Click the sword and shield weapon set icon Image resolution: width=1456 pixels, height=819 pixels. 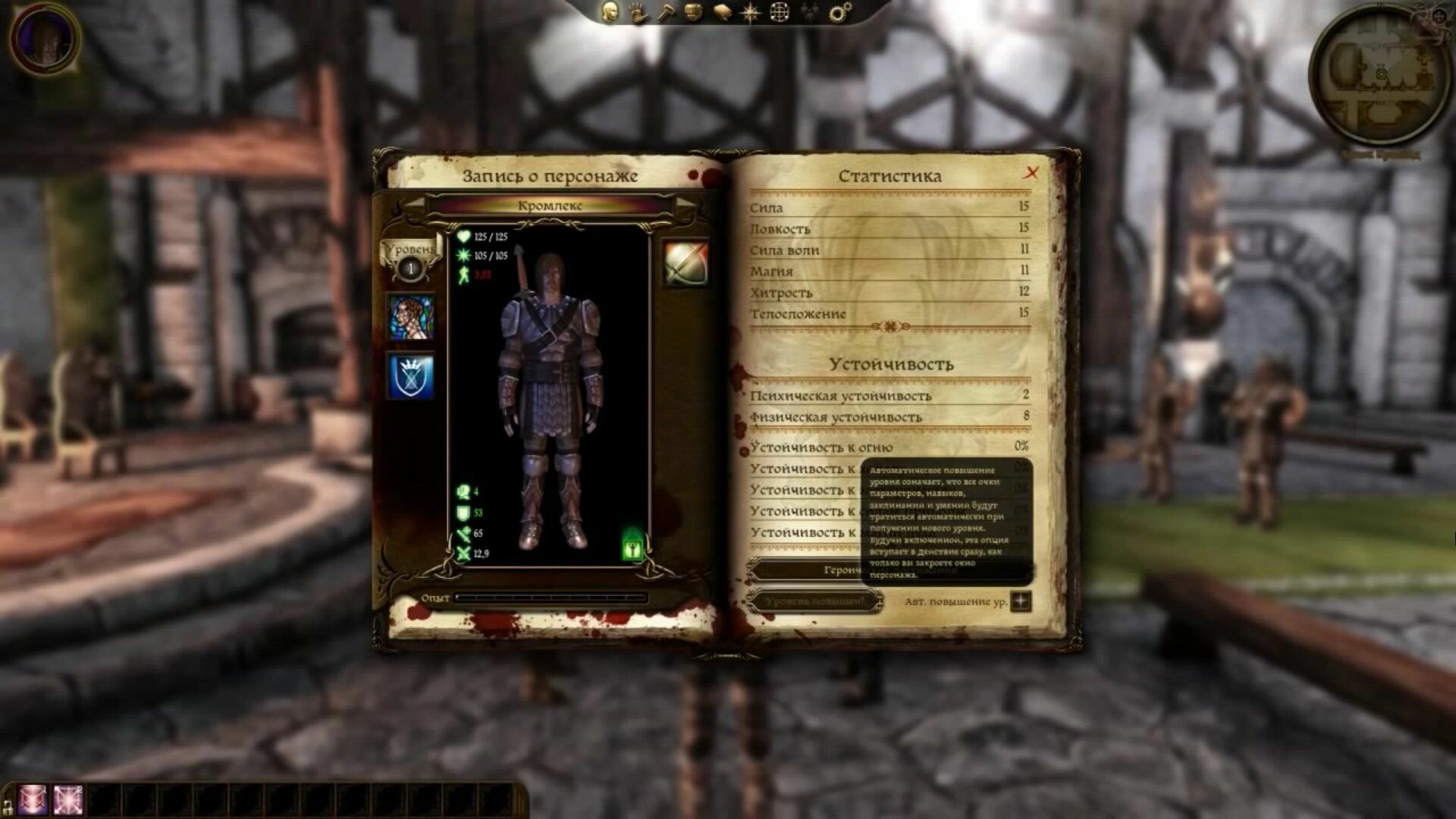pyautogui.click(x=686, y=263)
